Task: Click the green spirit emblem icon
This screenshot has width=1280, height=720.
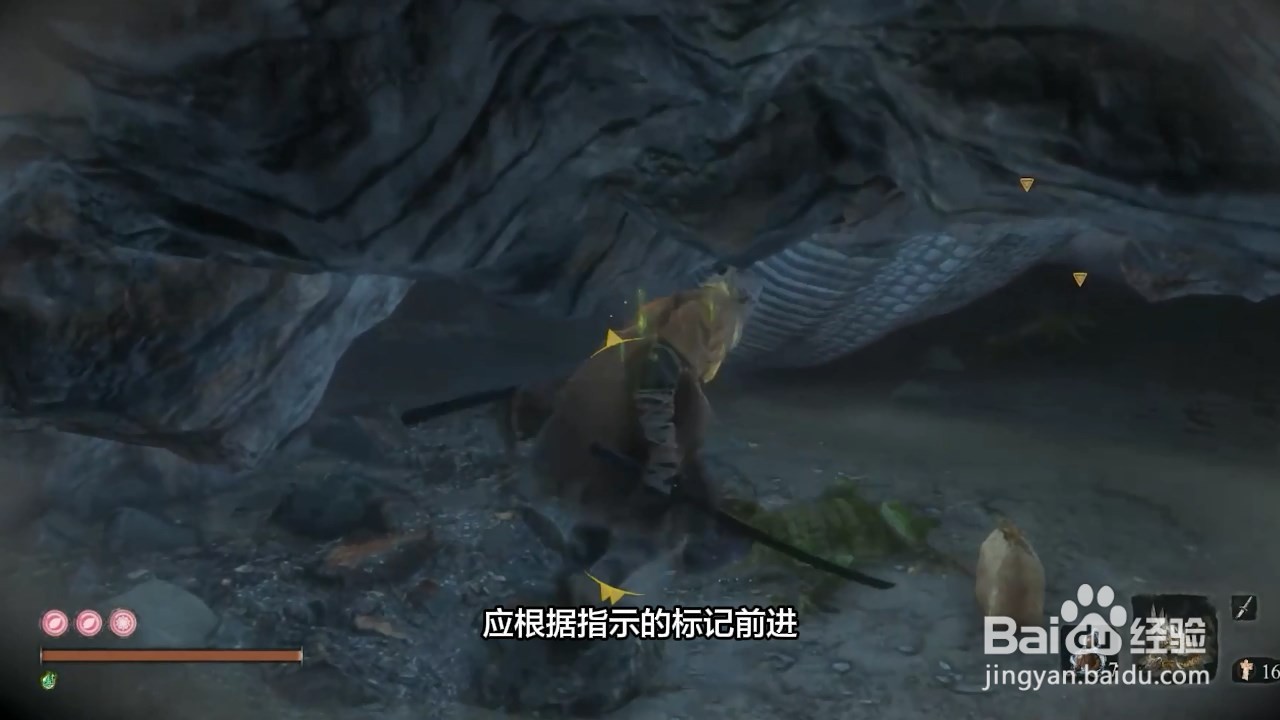Action: (x=48, y=678)
